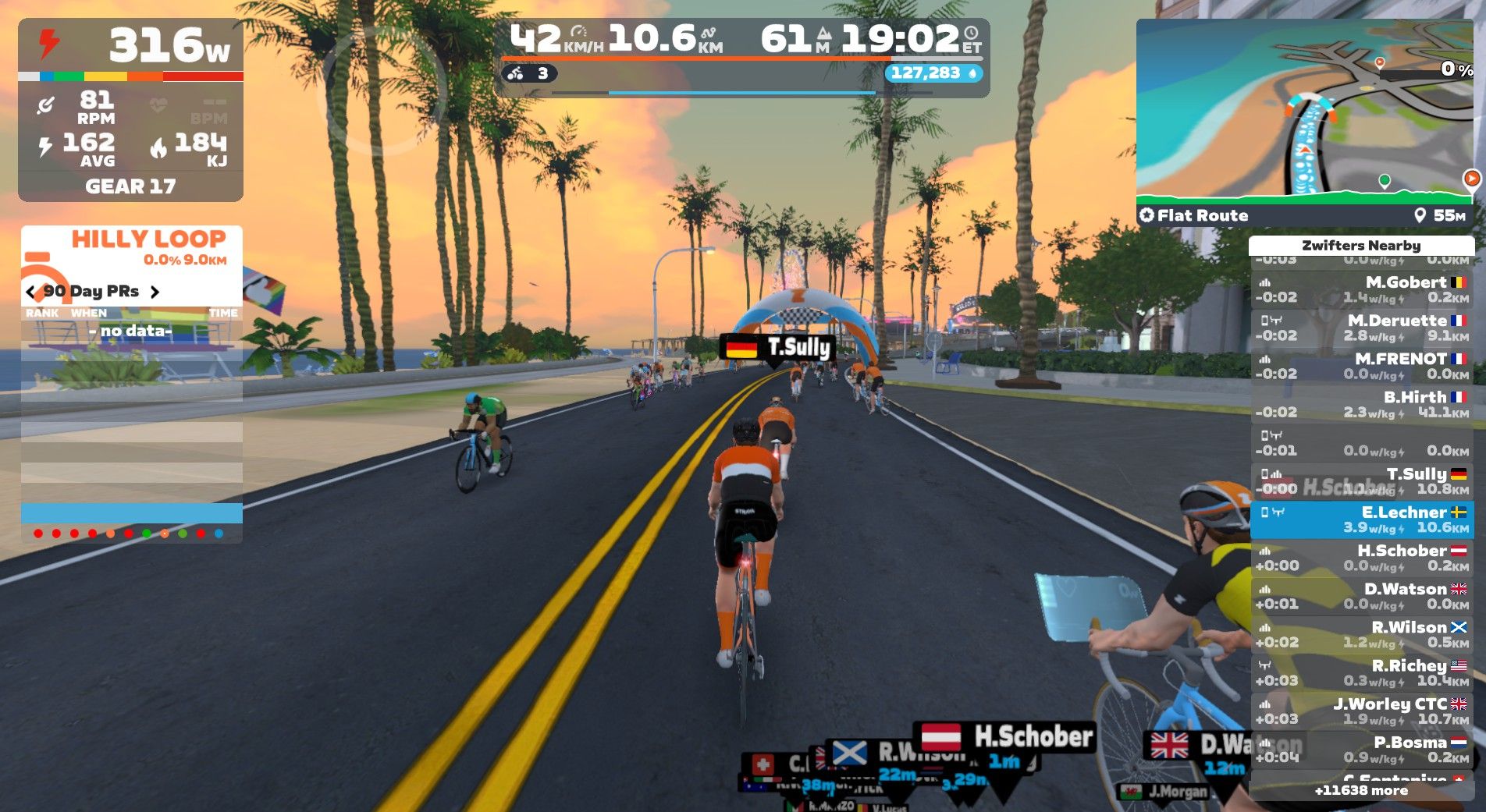Select D.Watson in the nearby riders list
Image resolution: width=1486 pixels, height=812 pixels.
pos(1361,596)
